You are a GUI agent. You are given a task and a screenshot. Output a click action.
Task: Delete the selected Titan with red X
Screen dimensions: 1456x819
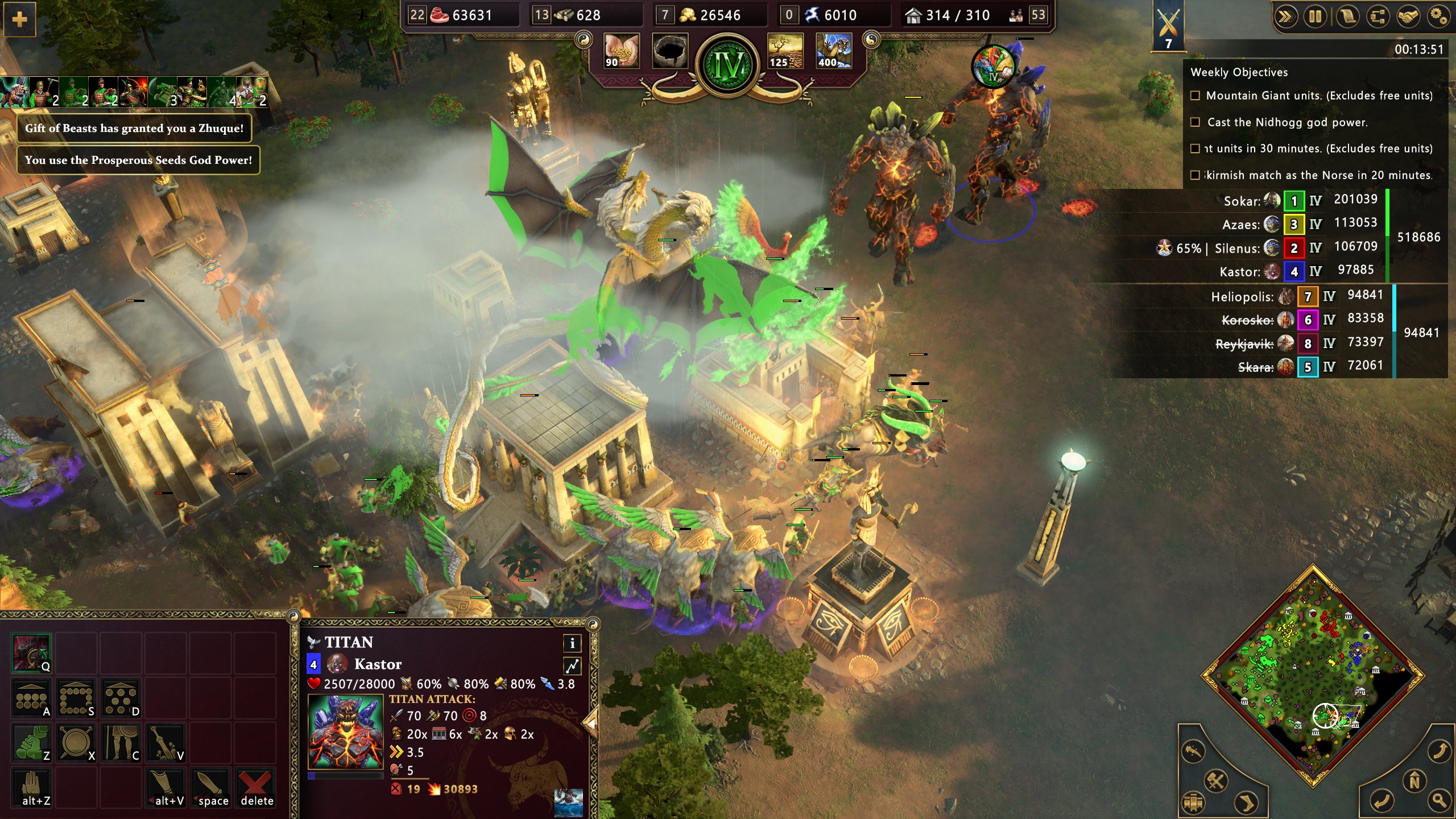click(x=256, y=787)
